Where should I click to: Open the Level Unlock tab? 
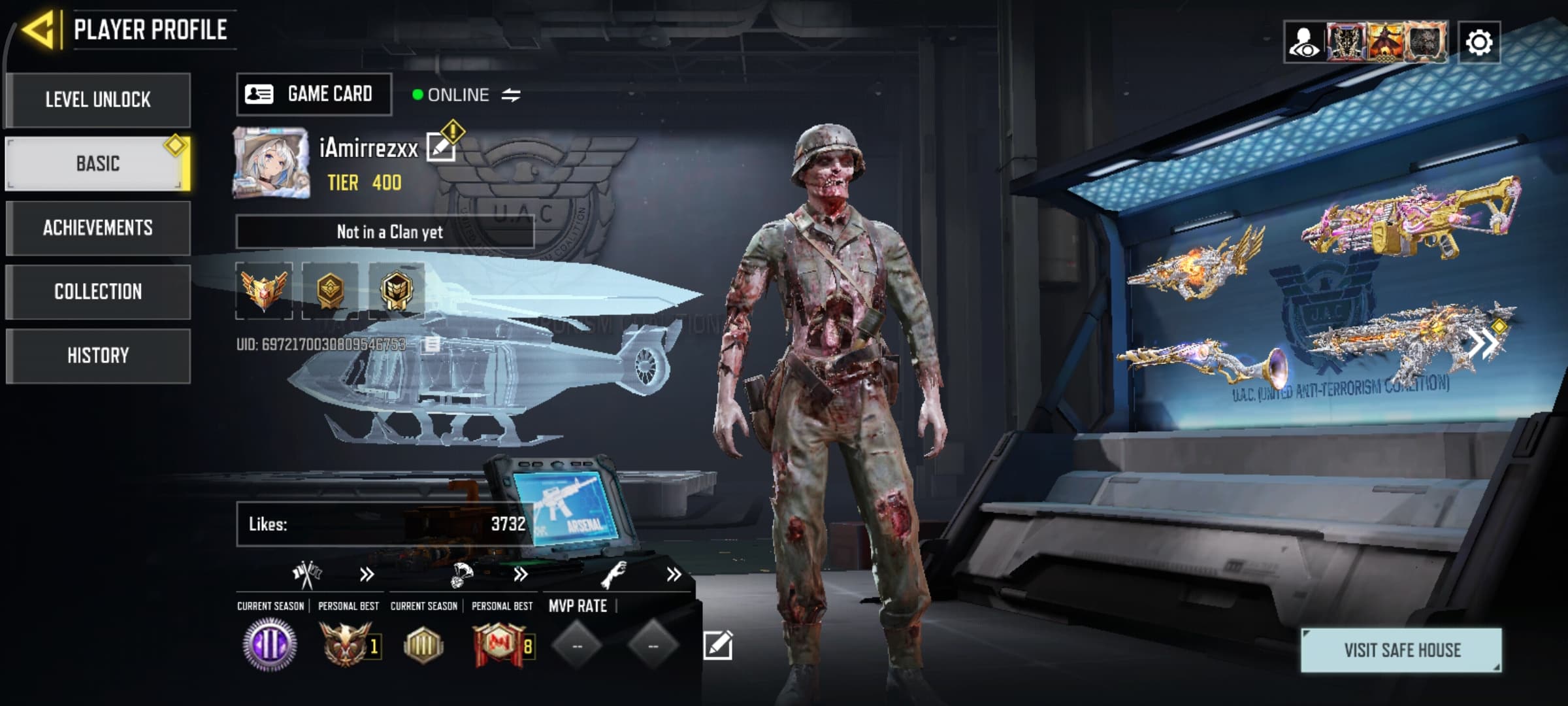point(98,100)
